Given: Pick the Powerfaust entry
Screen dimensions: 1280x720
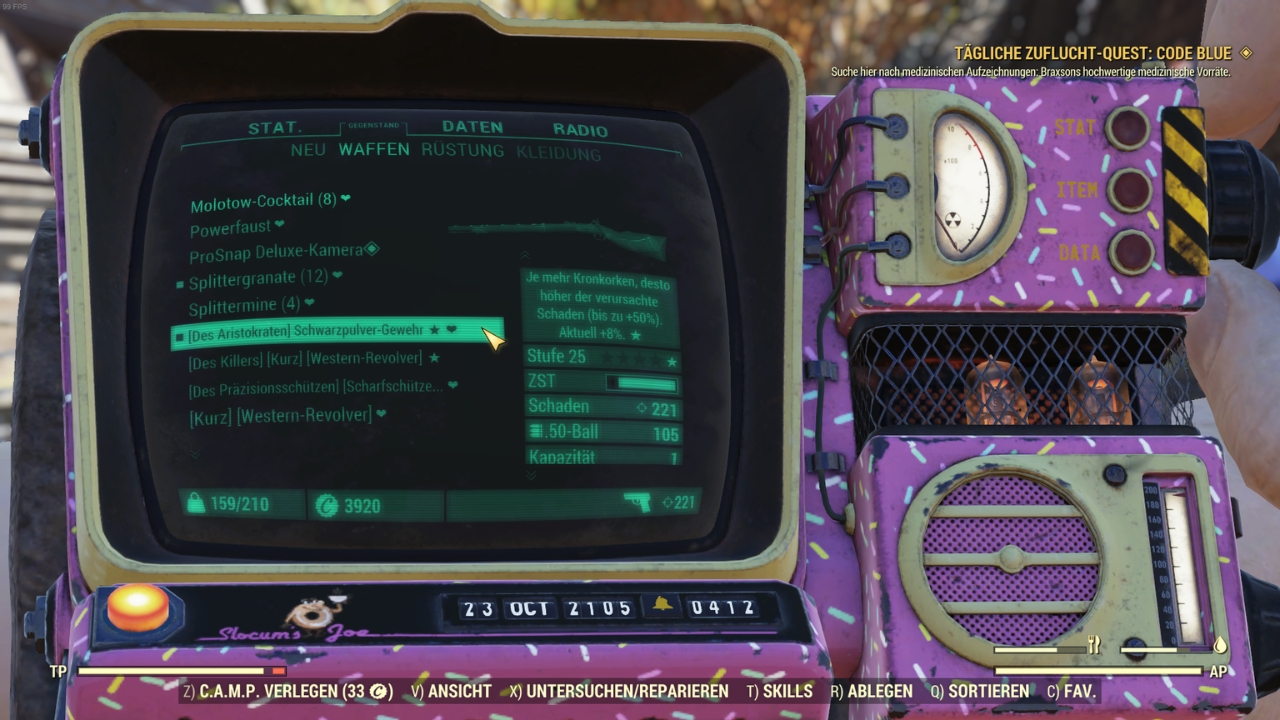Looking at the screenshot, I should (231, 228).
